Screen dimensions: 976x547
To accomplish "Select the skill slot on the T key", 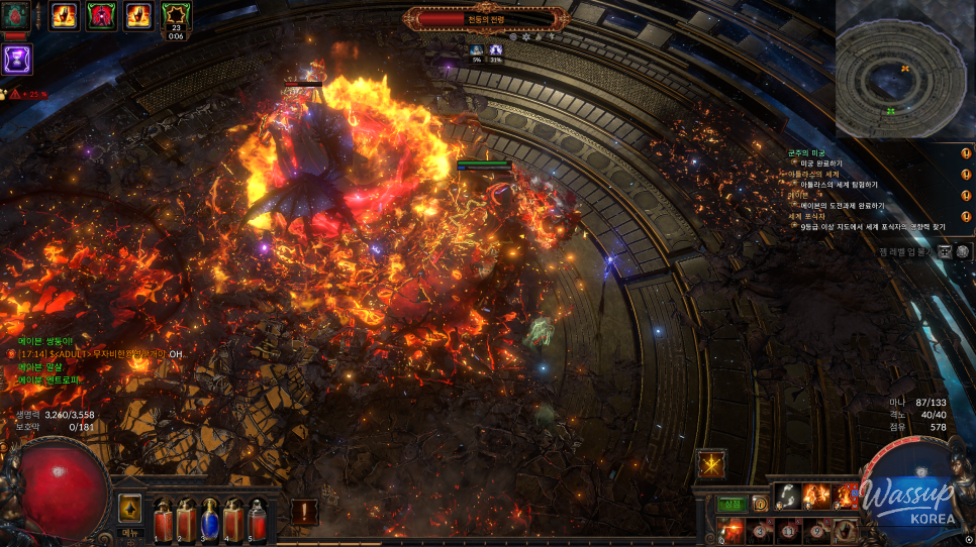I will click(x=843, y=529).
